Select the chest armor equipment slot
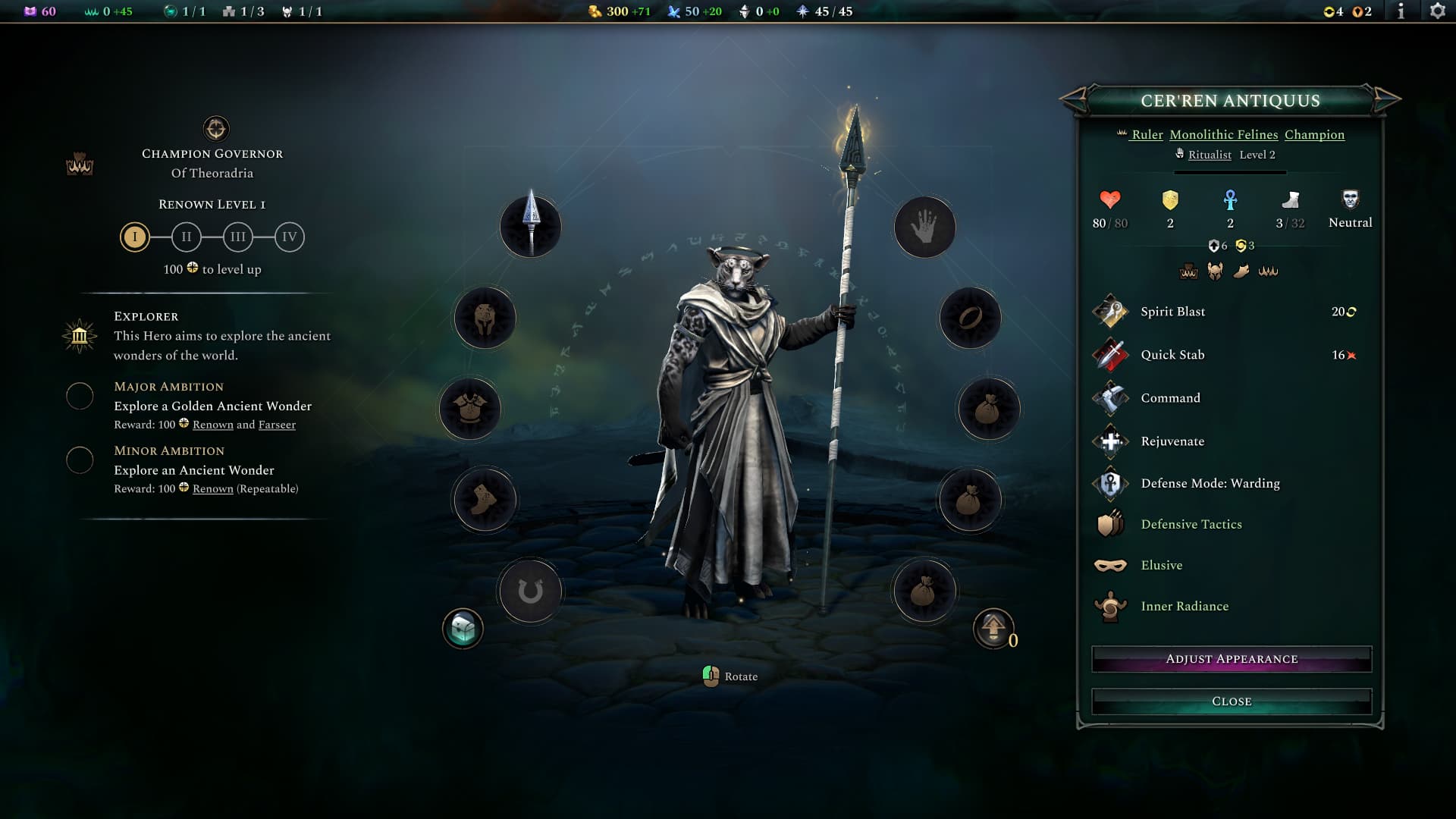The image size is (1456, 819). point(470,409)
